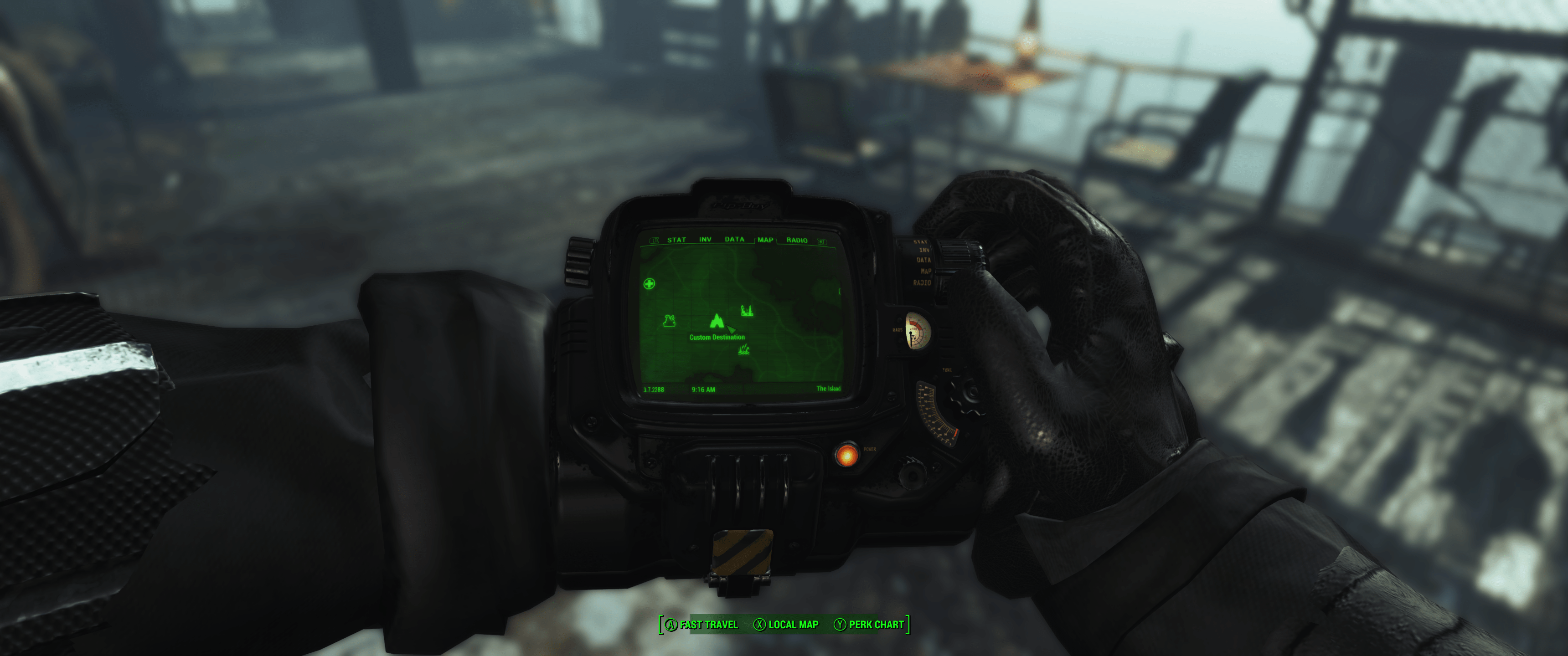This screenshot has width=1568, height=656.
Task: Open the RADIO tab
Action: tap(797, 241)
